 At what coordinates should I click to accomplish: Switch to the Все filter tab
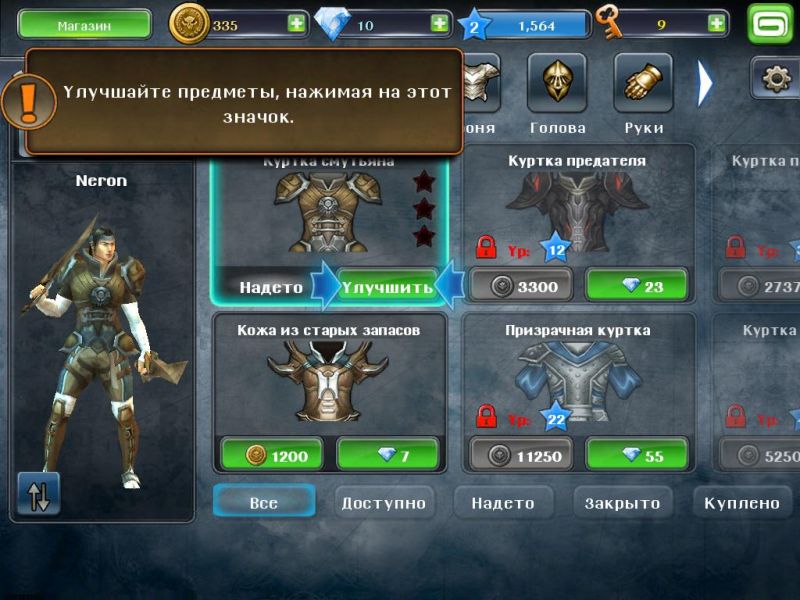click(x=264, y=503)
